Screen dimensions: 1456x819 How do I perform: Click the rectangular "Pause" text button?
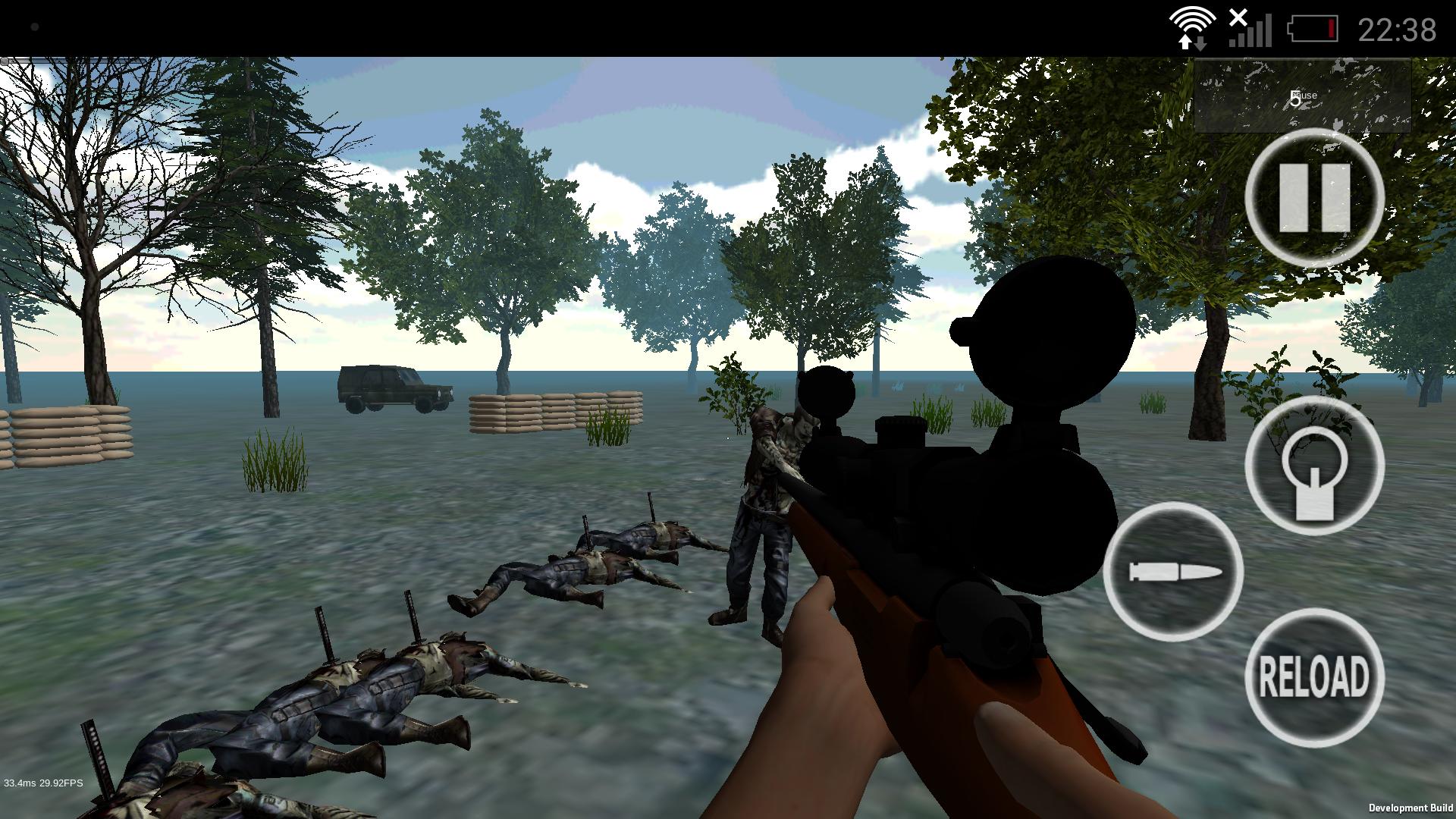click(x=1303, y=97)
